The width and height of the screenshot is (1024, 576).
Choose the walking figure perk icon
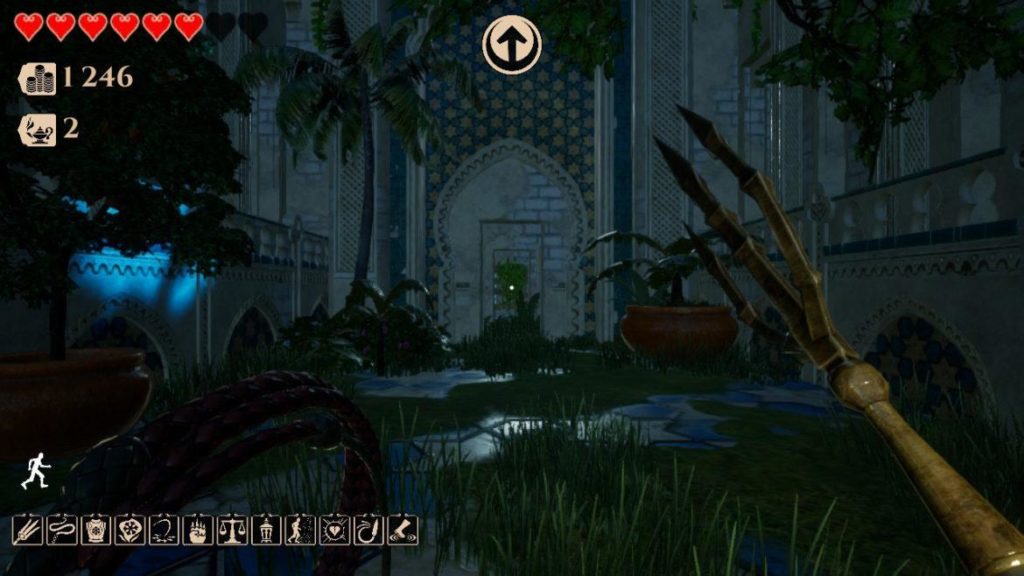click(x=300, y=530)
